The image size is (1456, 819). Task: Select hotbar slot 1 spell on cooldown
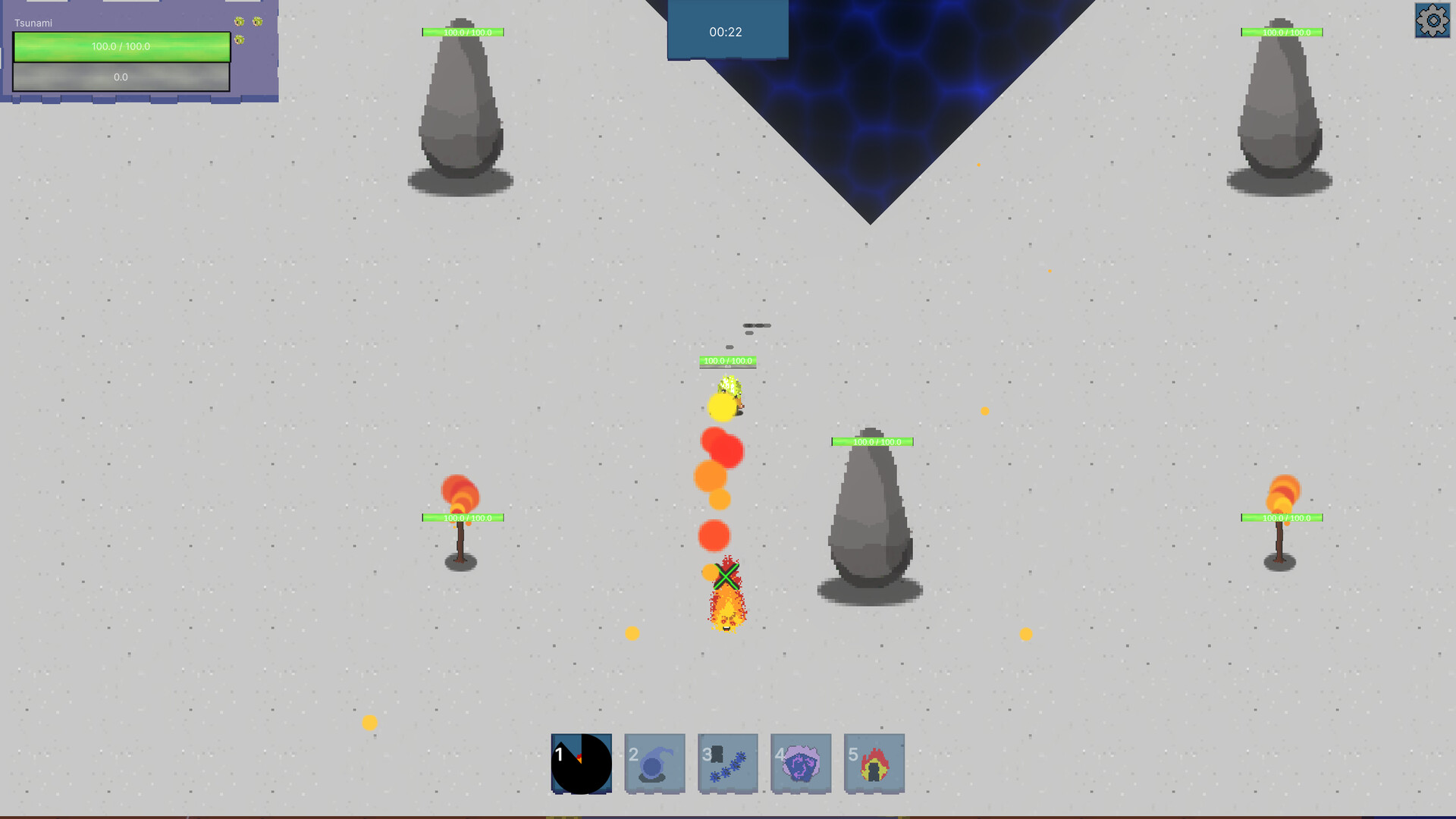[x=581, y=763]
